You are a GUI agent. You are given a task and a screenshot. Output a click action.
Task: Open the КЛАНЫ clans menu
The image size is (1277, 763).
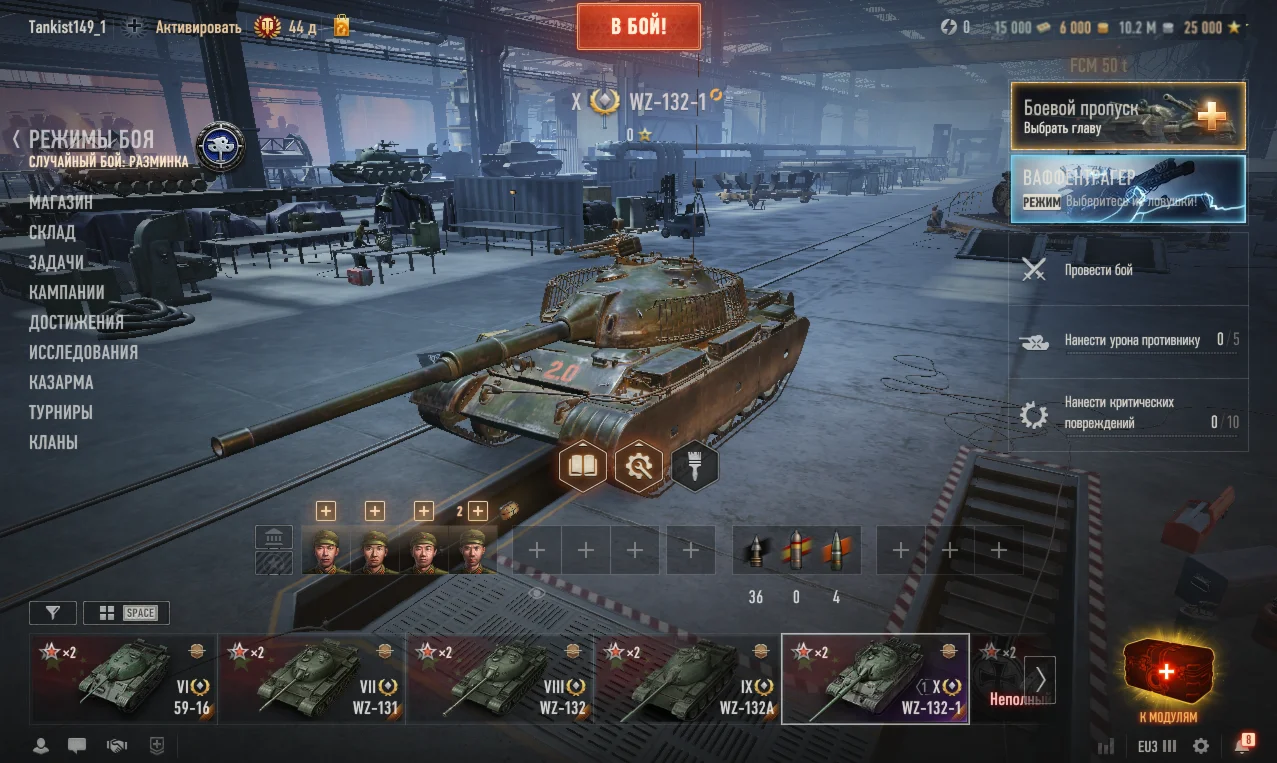(53, 442)
